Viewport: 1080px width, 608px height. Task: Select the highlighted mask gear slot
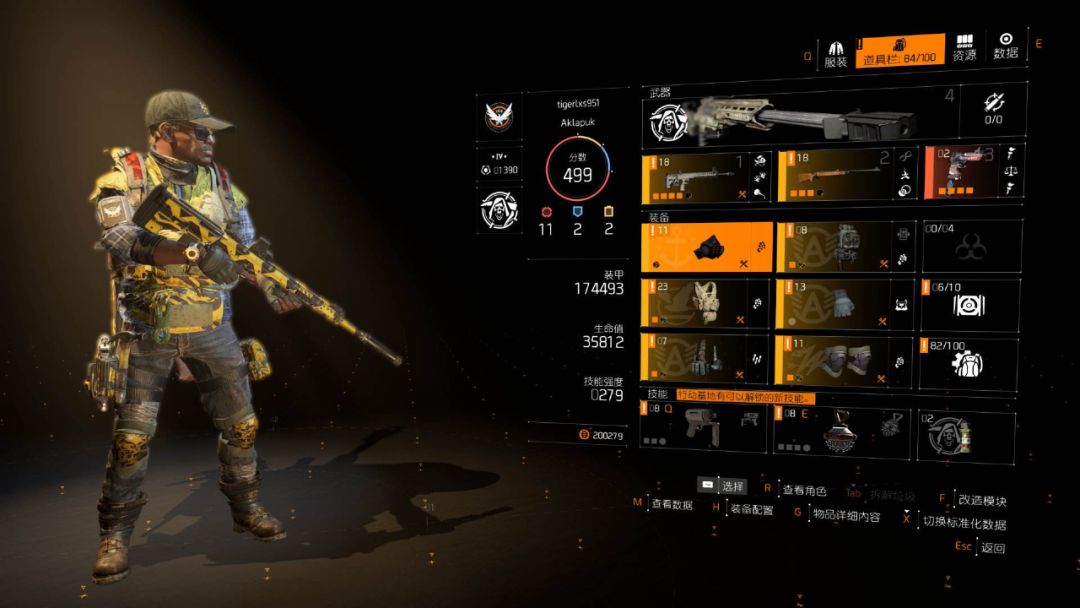pos(704,247)
